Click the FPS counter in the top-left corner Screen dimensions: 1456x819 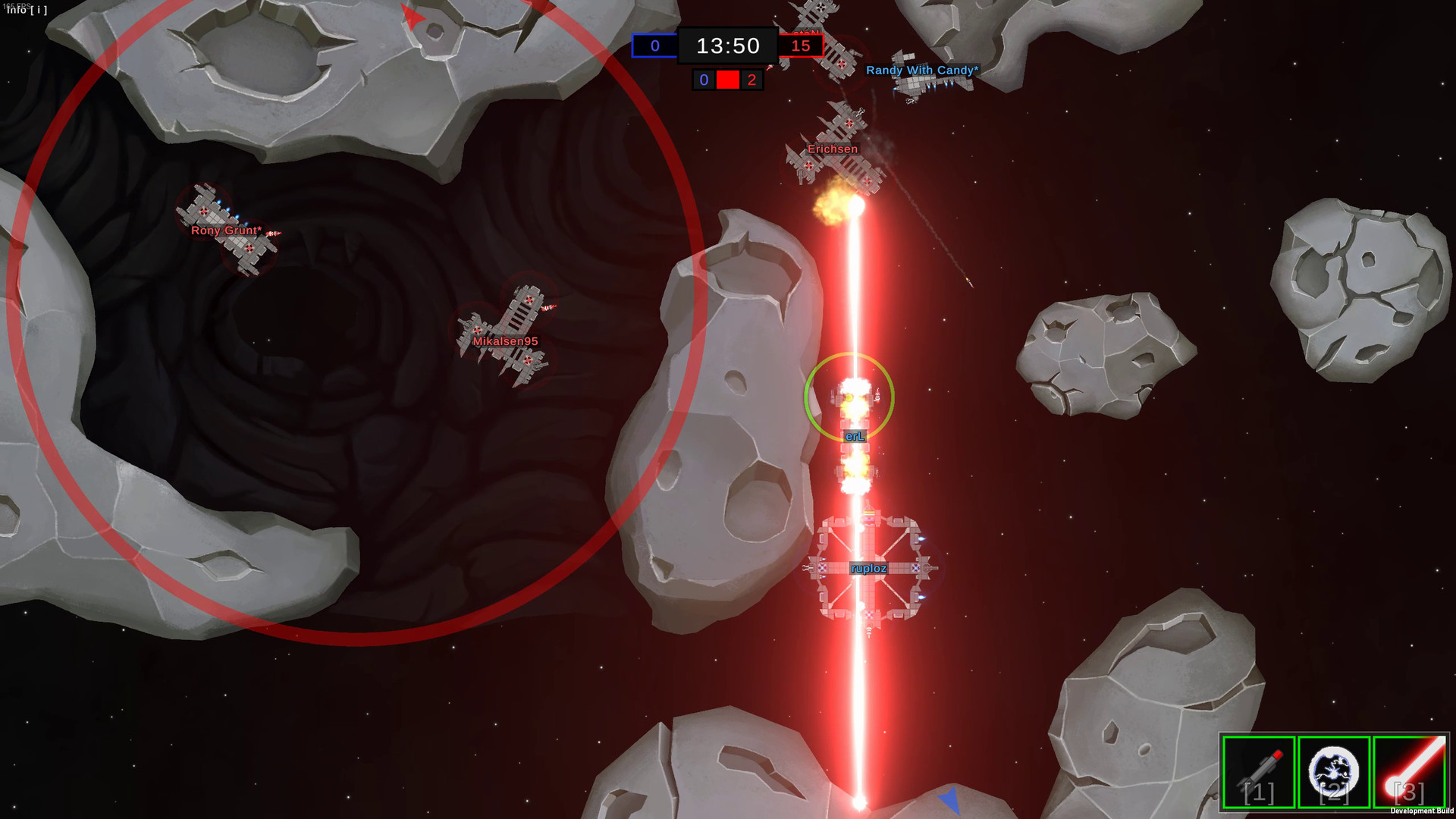click(x=18, y=6)
